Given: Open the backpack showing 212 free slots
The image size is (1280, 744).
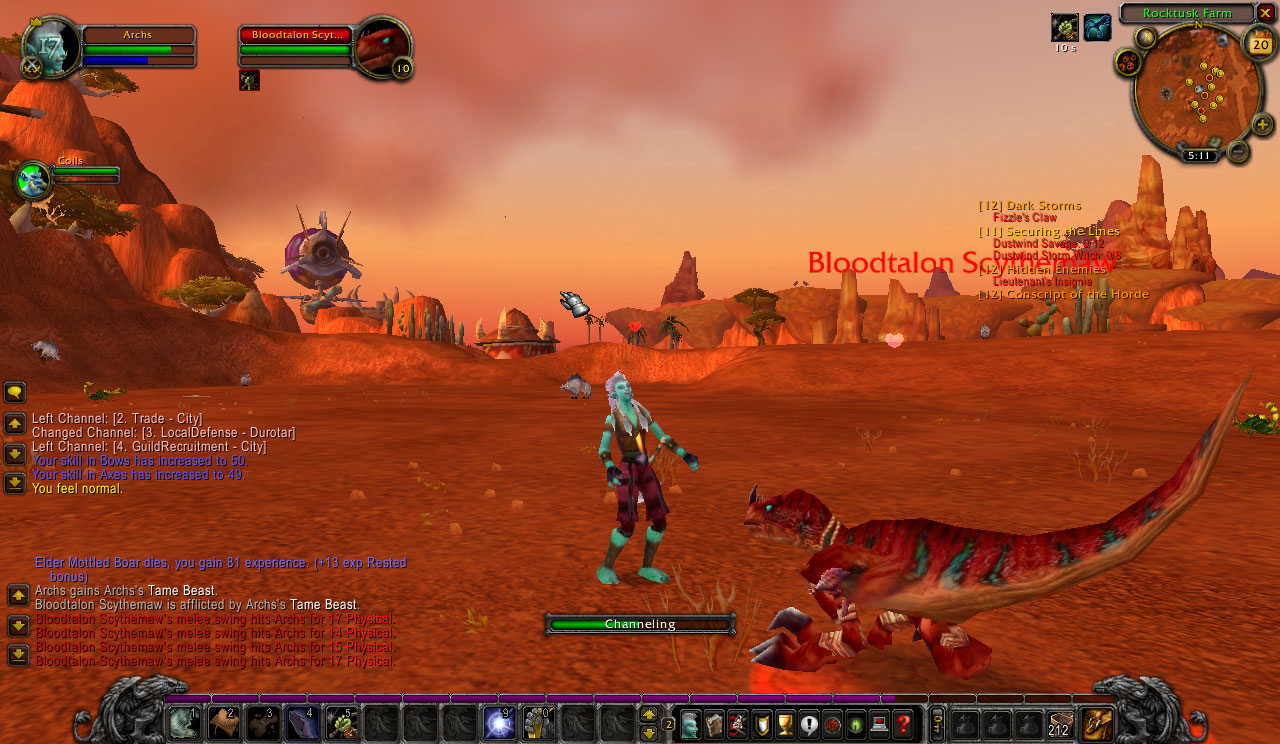Looking at the screenshot, I should point(1061,722).
